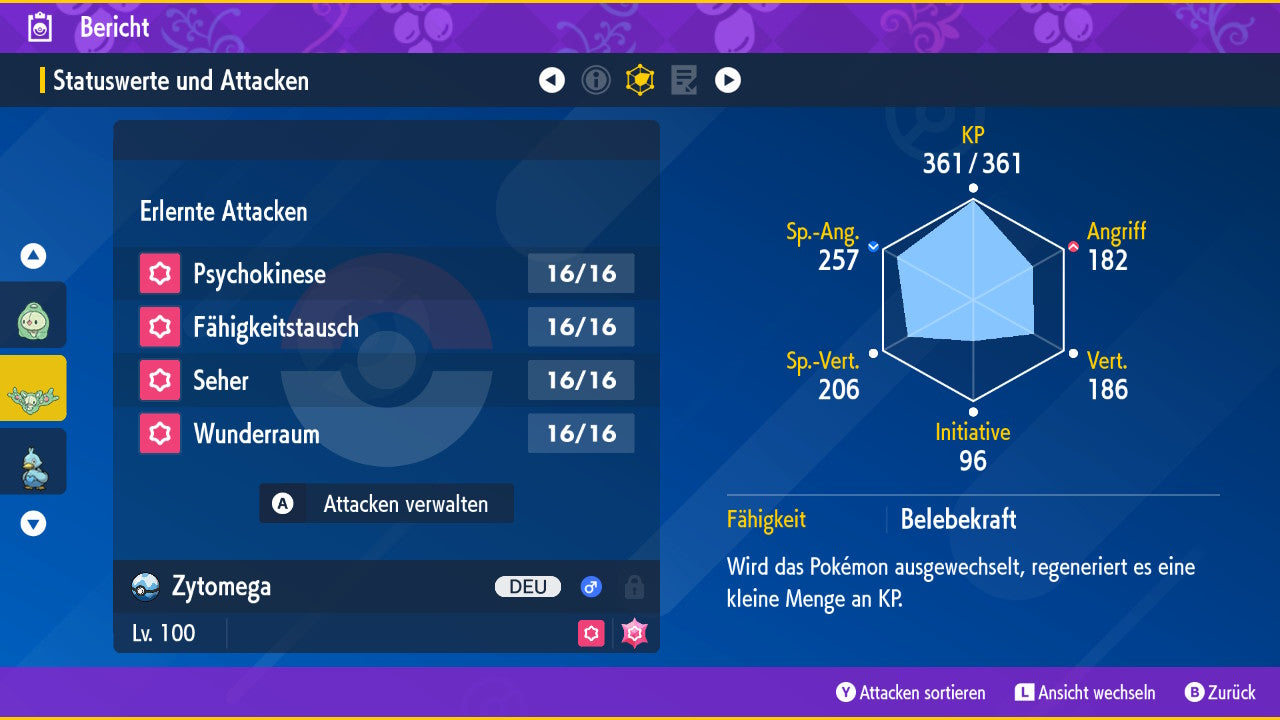
Task: Show the previous party Pokémon with up arrow
Action: point(34,256)
